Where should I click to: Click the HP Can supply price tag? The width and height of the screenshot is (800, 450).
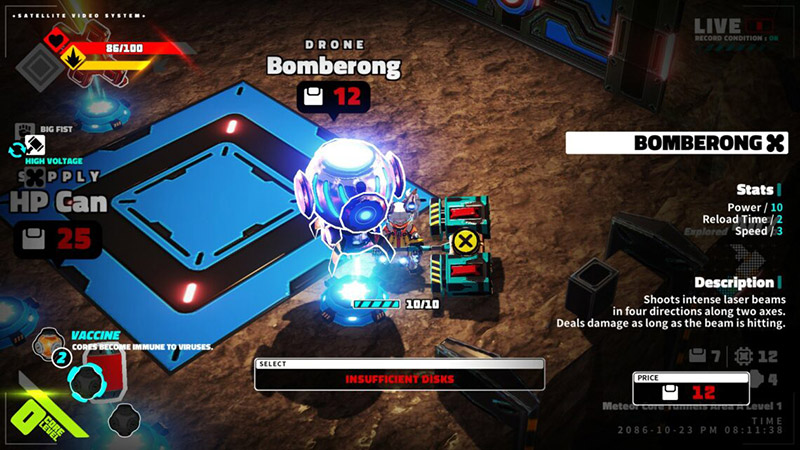(58, 240)
